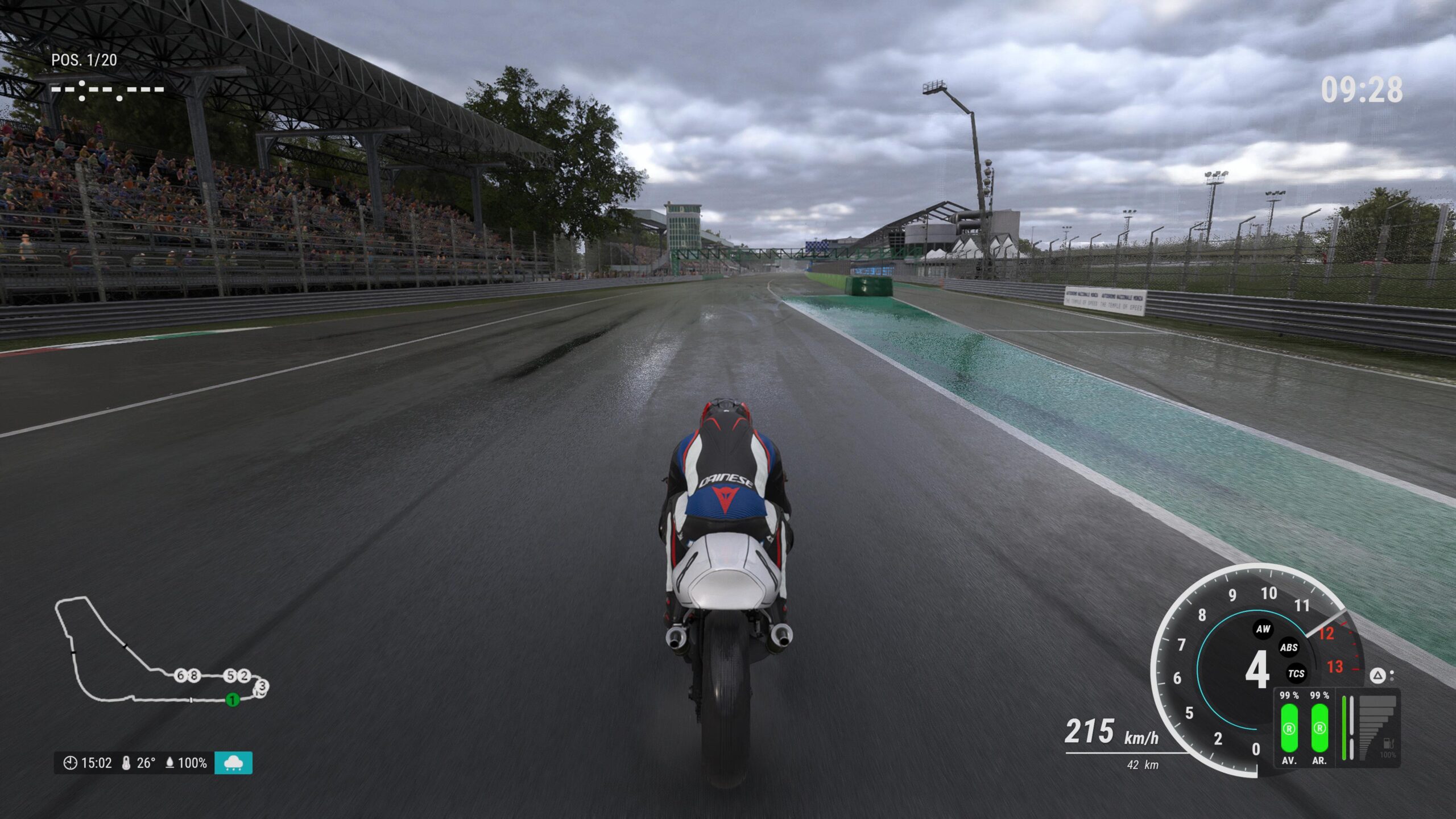Click the AW anti-wheelie badge
This screenshot has width=1456, height=819.
(x=1263, y=630)
